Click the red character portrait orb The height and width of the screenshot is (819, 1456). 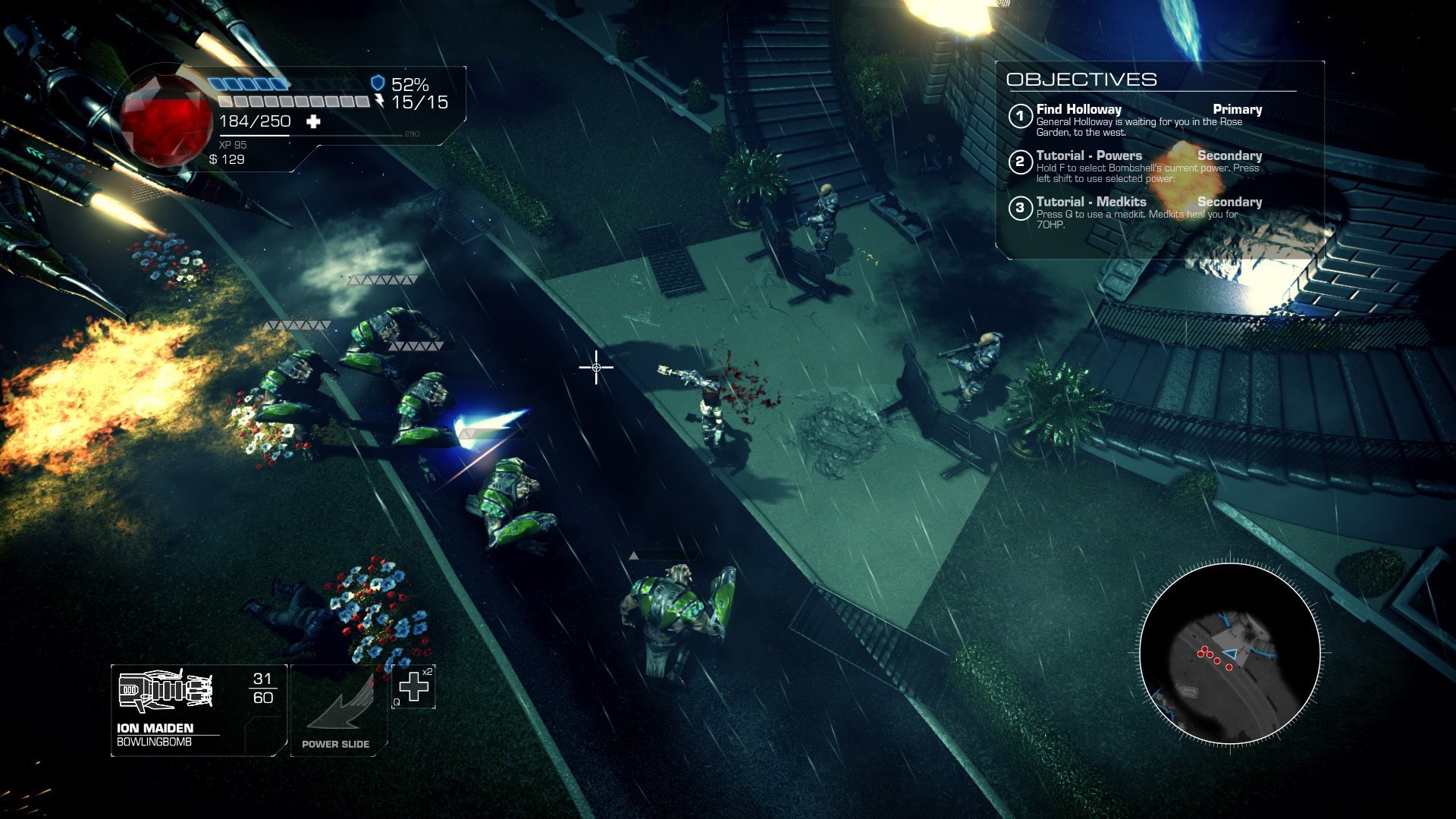click(x=165, y=120)
